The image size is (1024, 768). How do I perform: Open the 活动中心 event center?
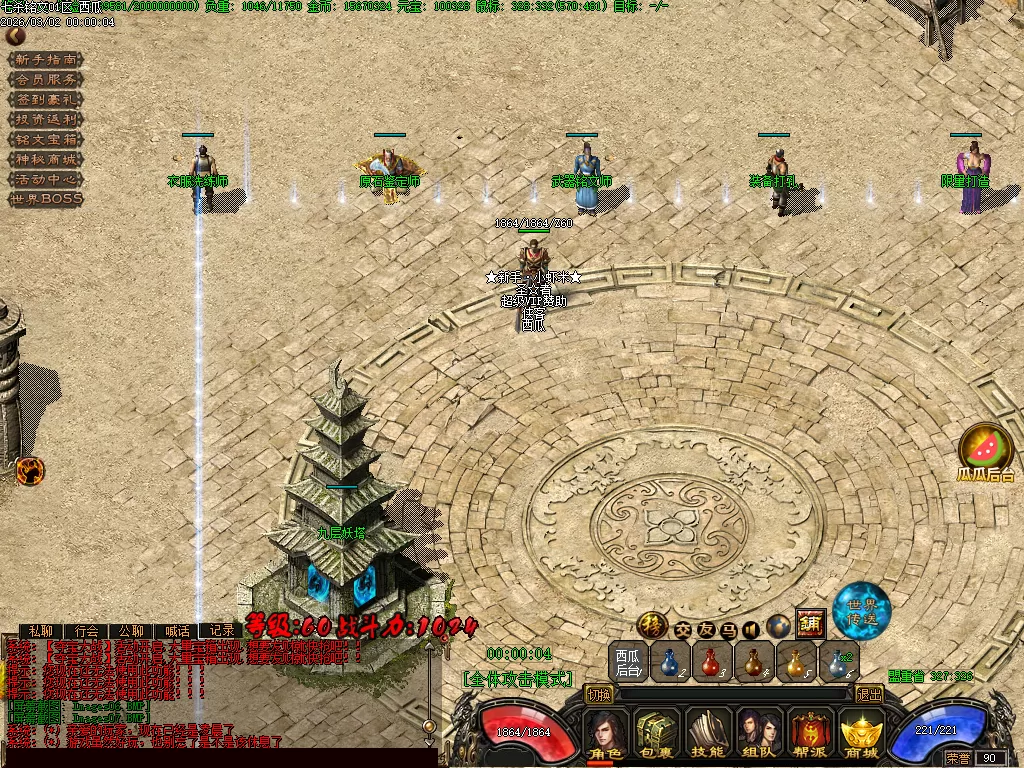(46, 179)
